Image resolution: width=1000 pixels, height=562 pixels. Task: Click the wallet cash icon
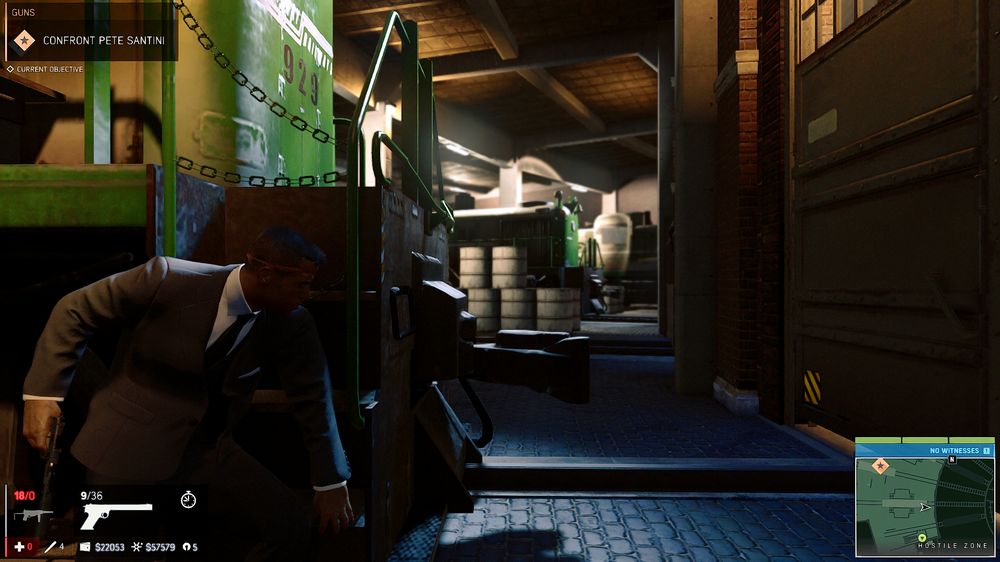84,547
